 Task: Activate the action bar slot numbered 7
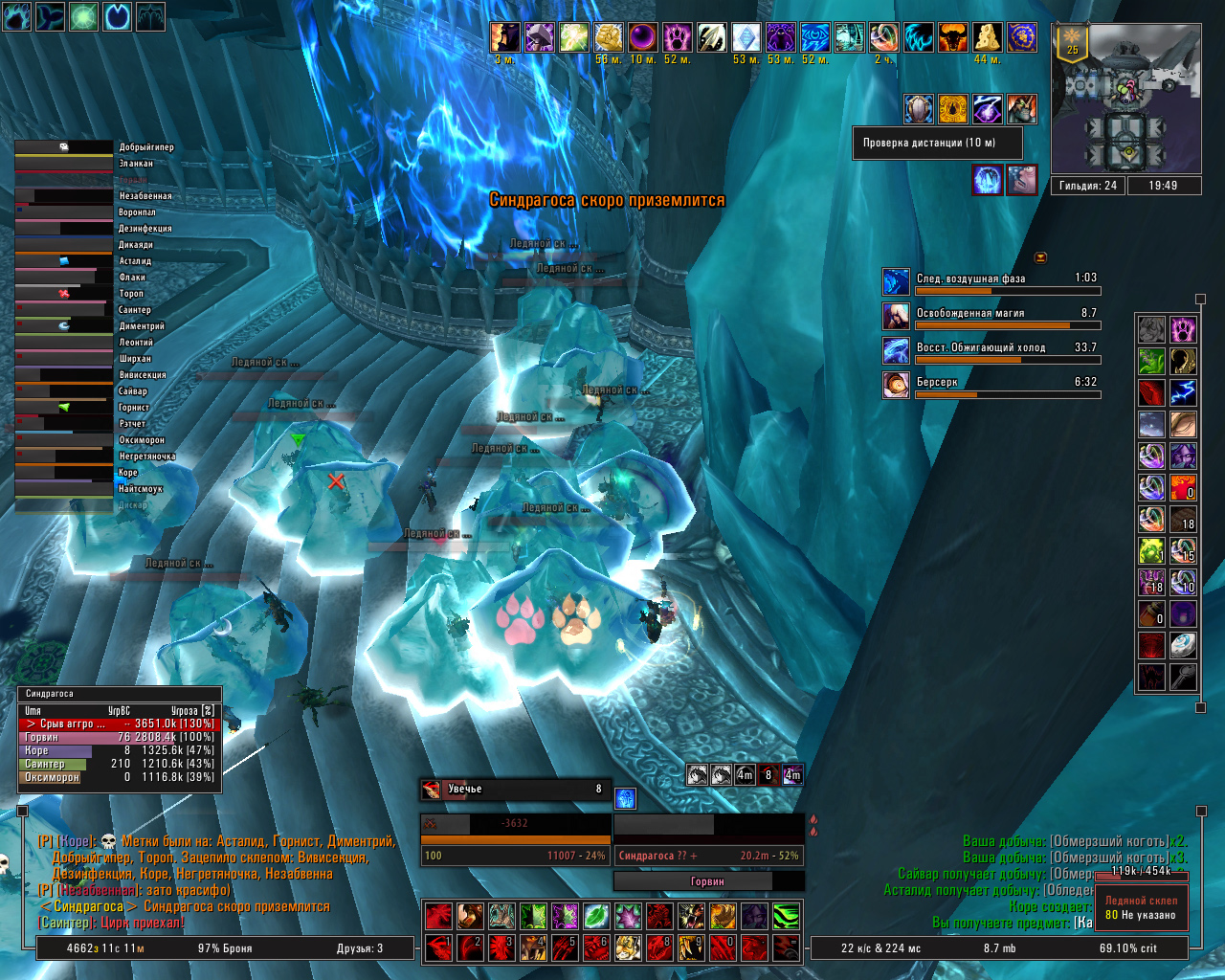click(628, 947)
